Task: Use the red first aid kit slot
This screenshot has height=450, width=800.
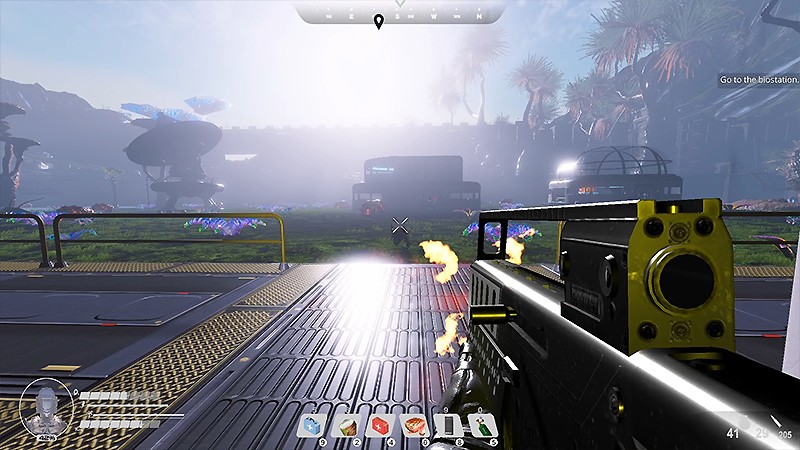Action: pos(381,426)
